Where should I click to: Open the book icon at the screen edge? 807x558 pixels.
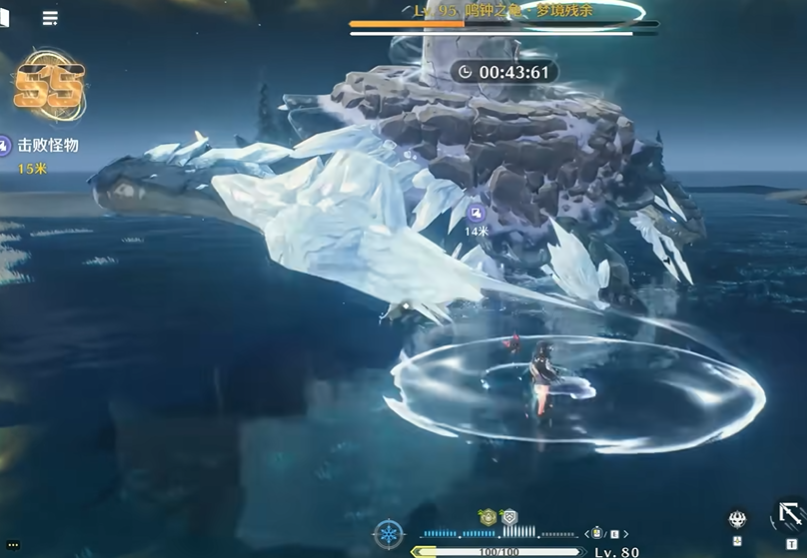4,18
